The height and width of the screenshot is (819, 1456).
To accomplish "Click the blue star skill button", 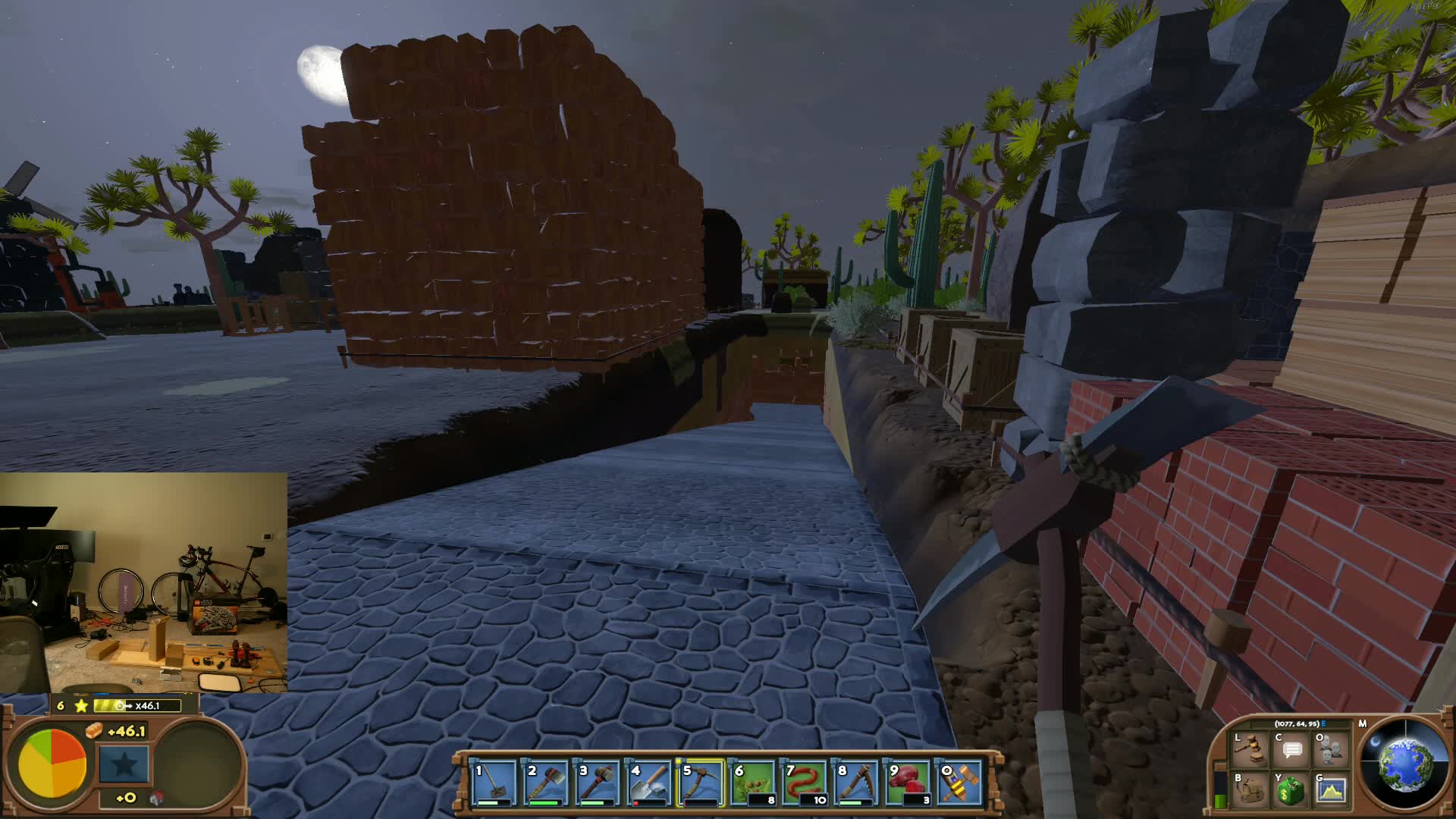I will click(x=124, y=764).
